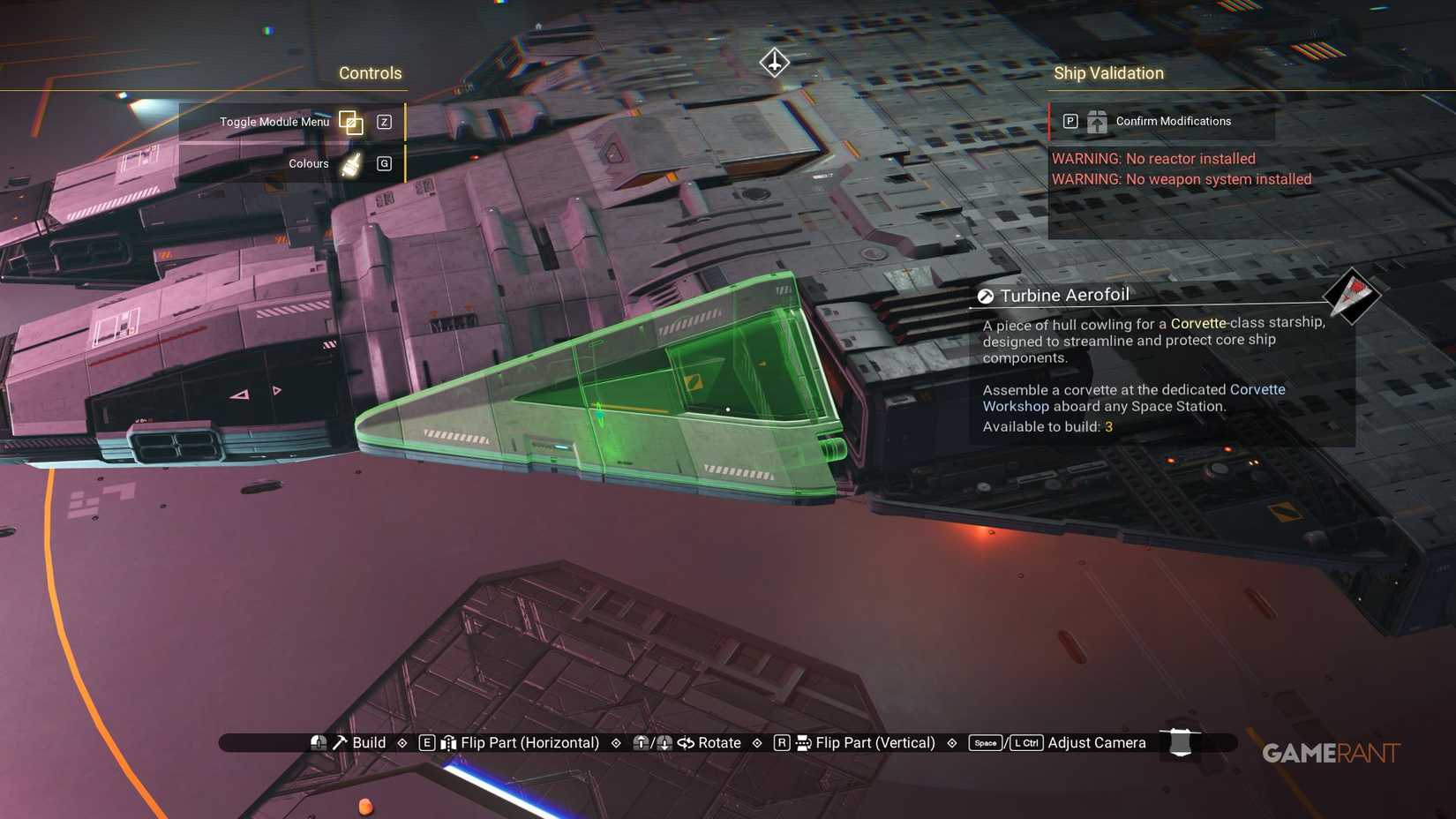1456x819 pixels.
Task: Click the Build hammer icon
Action: point(340,742)
